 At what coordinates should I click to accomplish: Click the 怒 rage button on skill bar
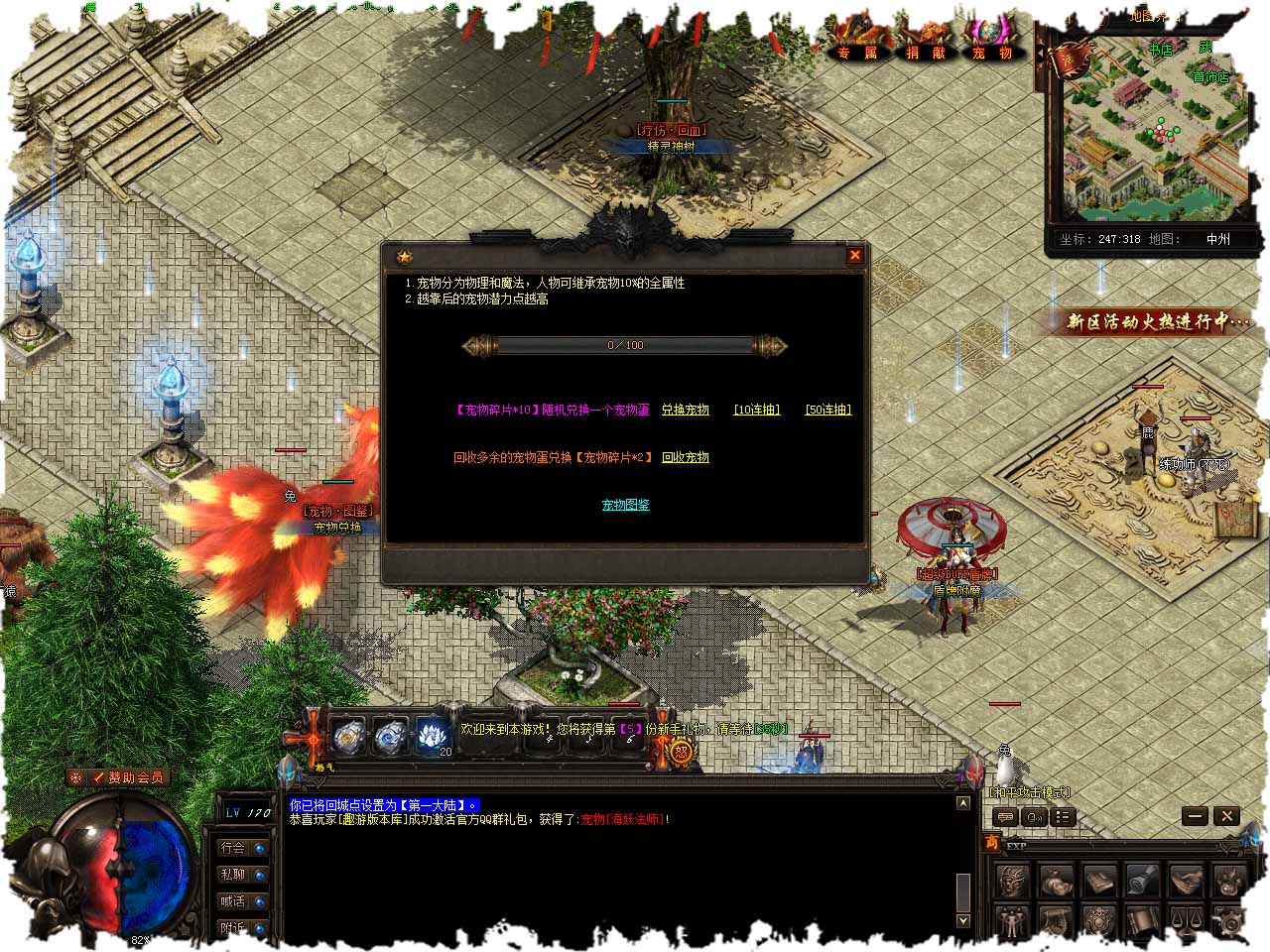point(683,752)
